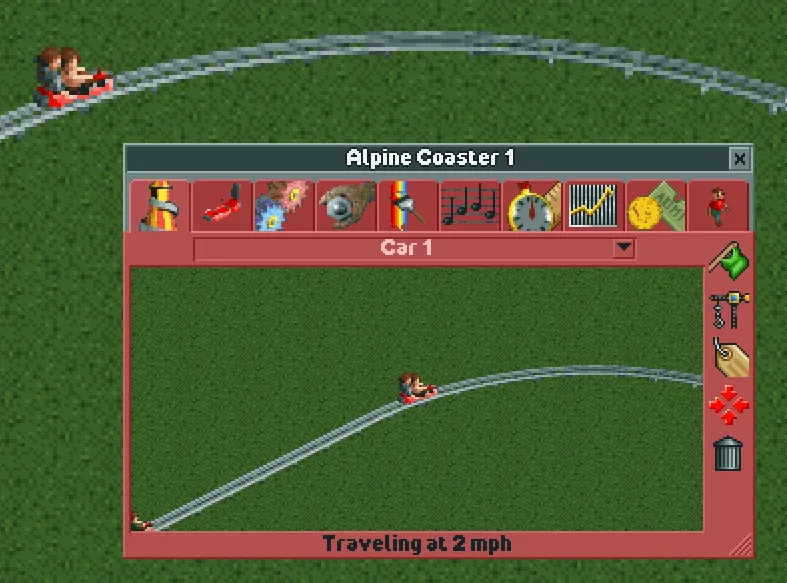The height and width of the screenshot is (583, 787).
Task: Rename the ride using the tag icon
Action: (x=729, y=357)
